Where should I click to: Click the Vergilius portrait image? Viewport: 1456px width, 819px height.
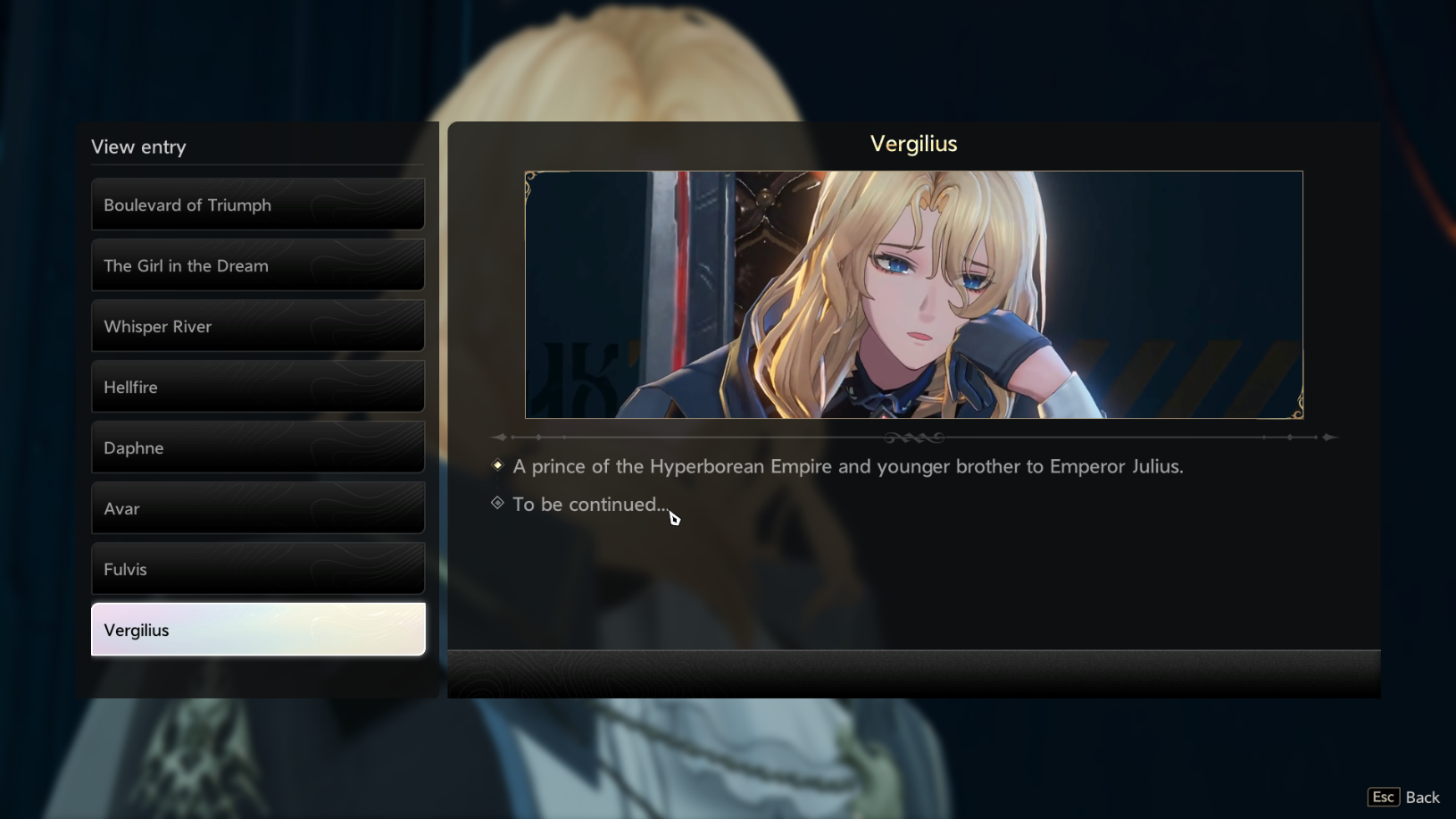913,295
